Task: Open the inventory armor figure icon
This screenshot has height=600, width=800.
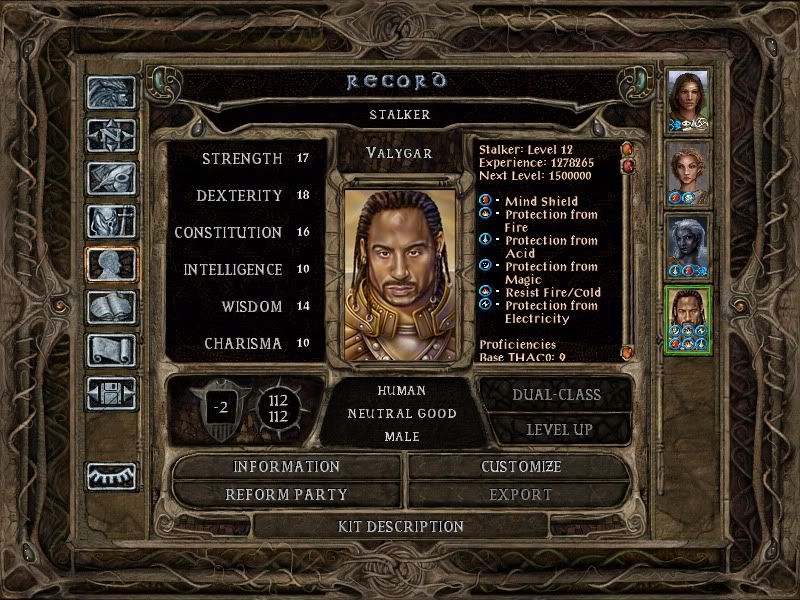Action: [x=111, y=221]
